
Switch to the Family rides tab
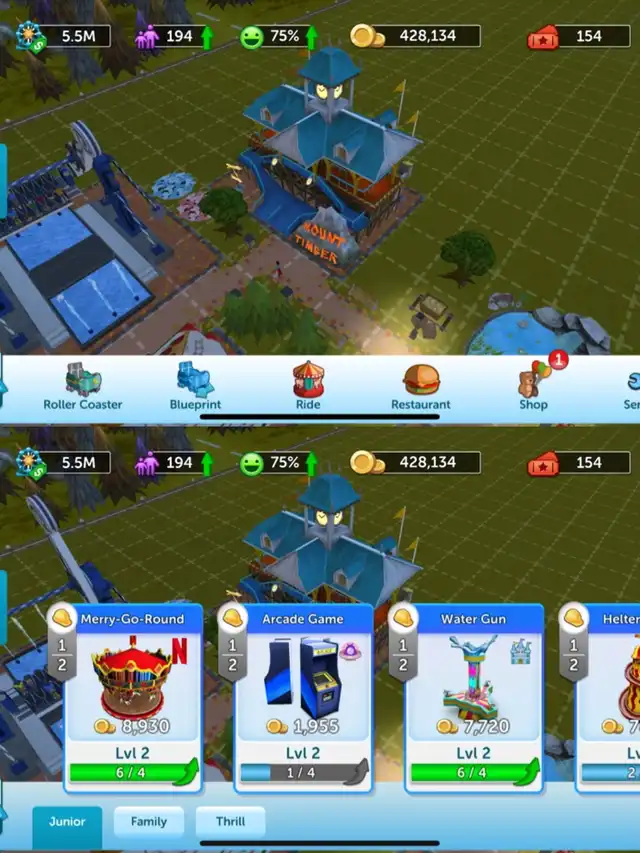pos(149,822)
